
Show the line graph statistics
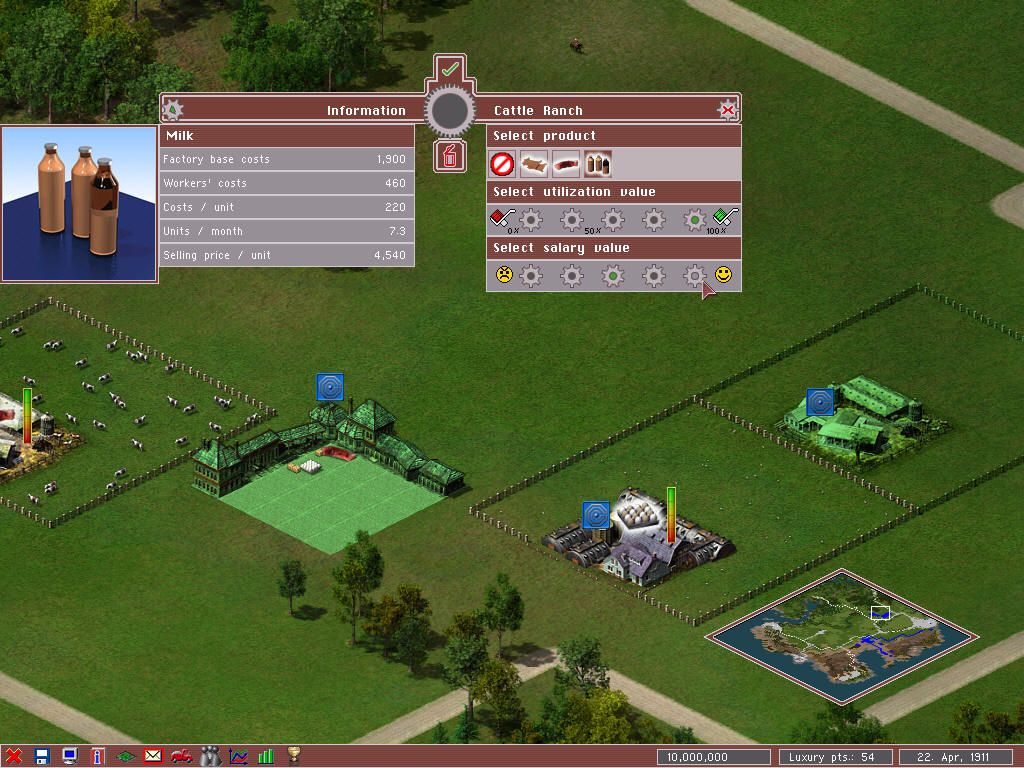238,756
